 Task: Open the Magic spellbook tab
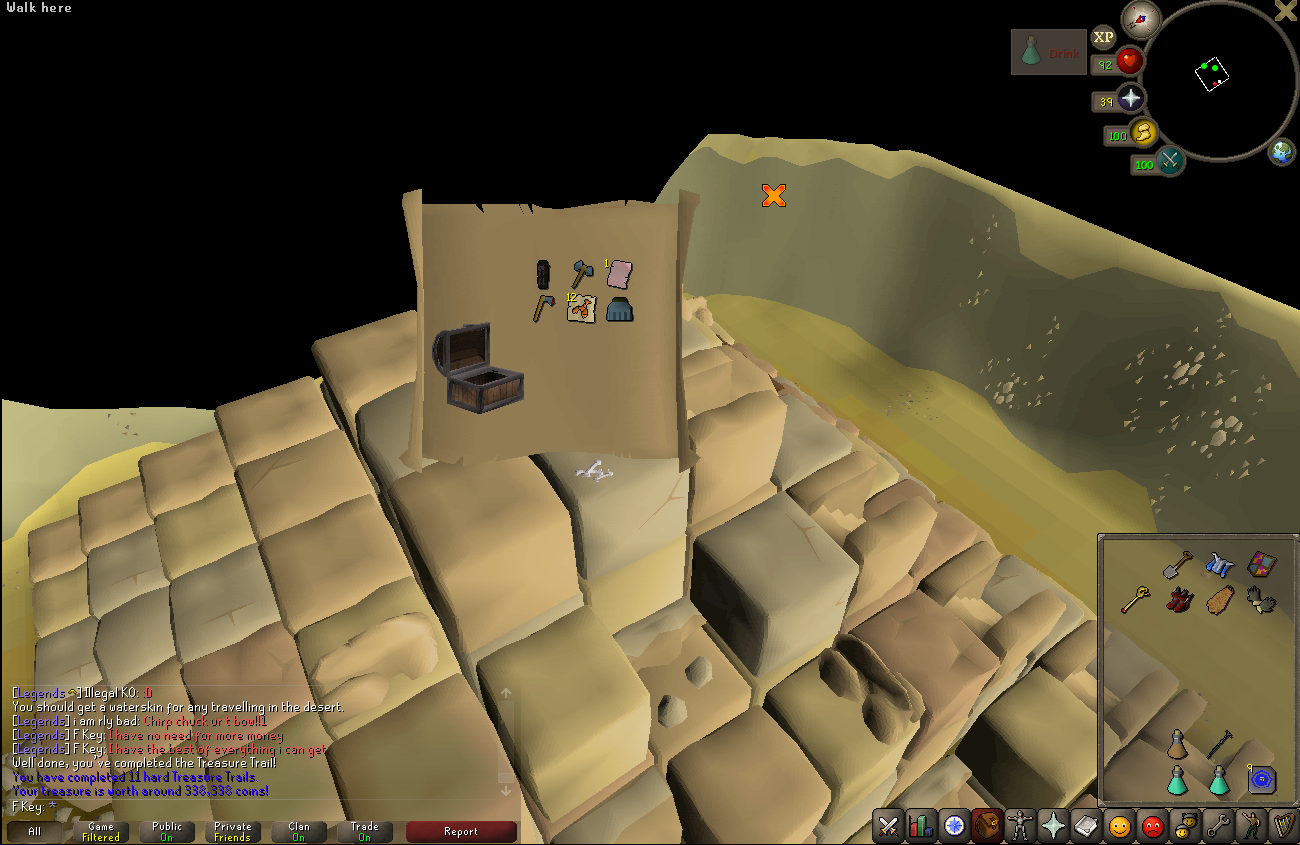(x=1086, y=827)
